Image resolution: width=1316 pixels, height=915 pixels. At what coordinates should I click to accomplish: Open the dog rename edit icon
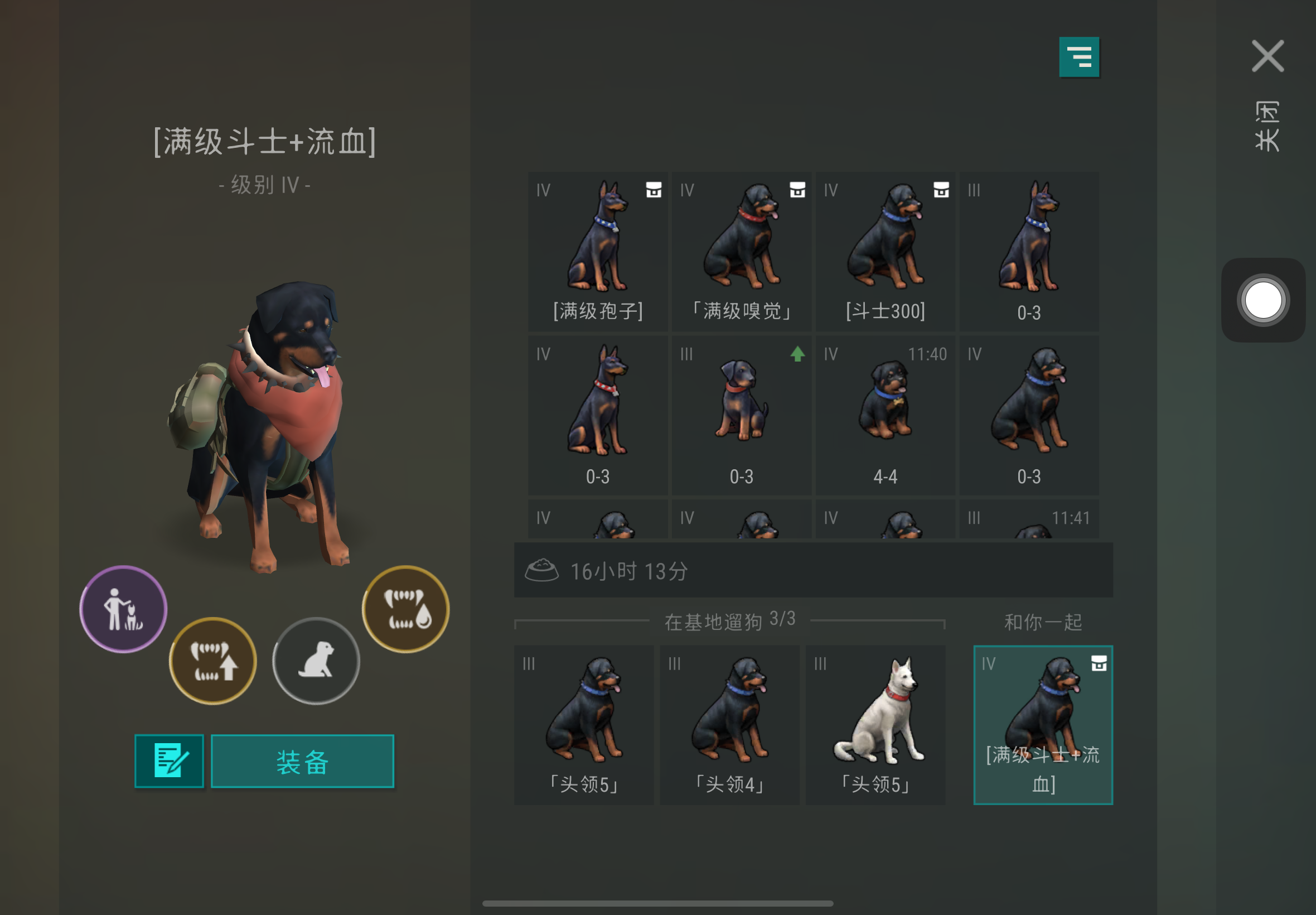169,761
